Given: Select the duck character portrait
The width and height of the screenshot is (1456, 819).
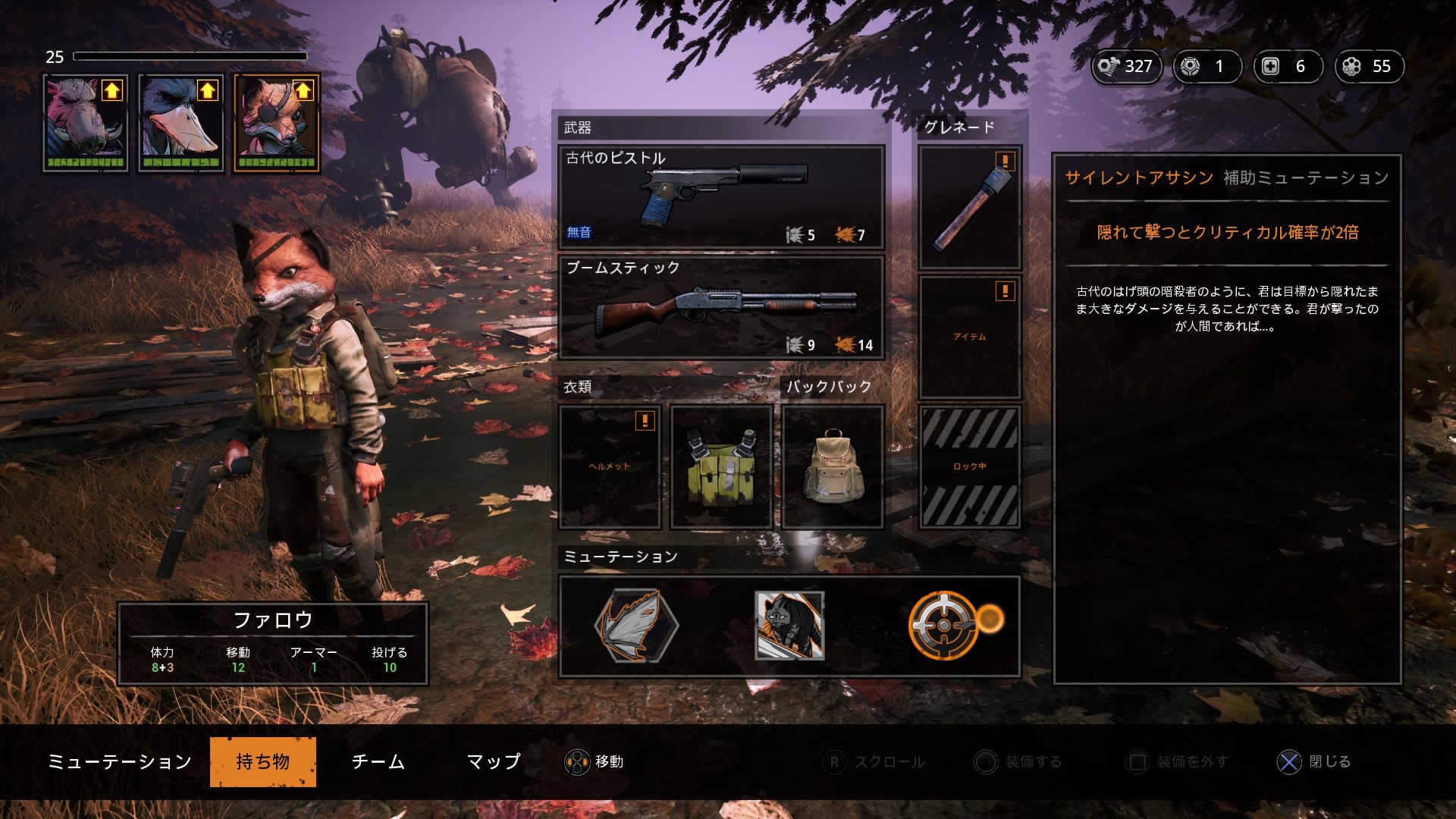Looking at the screenshot, I should coord(180,123).
